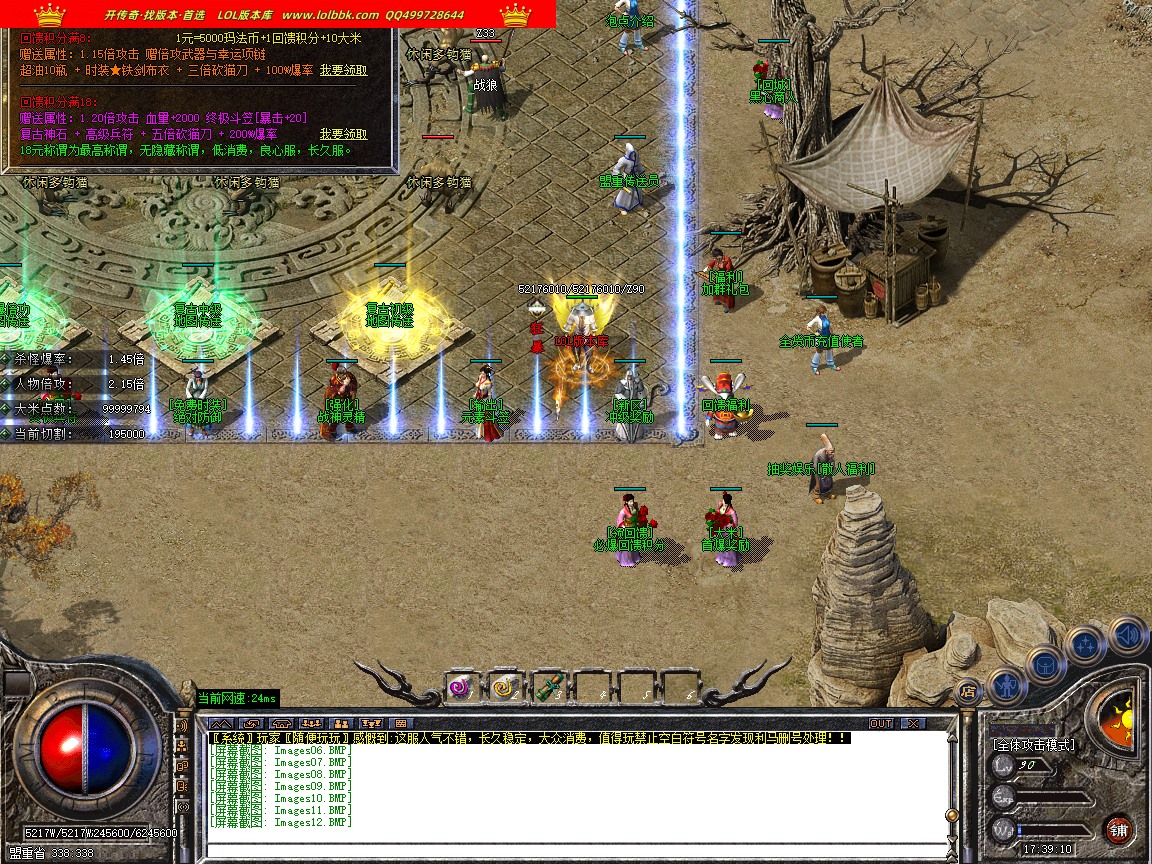This screenshot has height=864, width=1152.
Task: Click the OUT button on chat bar
Action: click(x=880, y=723)
